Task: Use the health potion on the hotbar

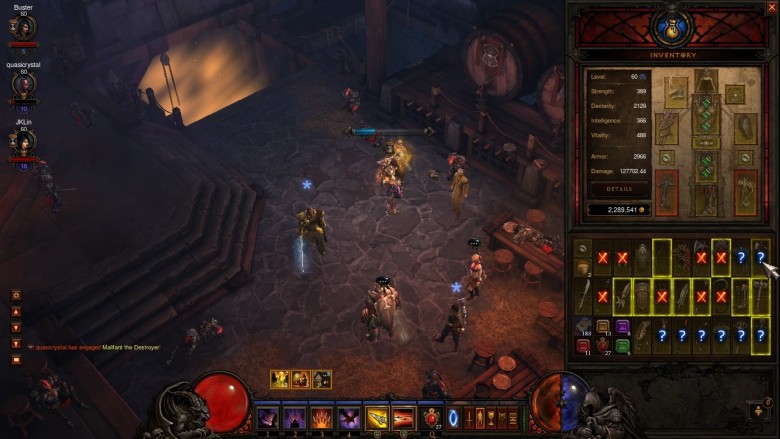Action: [432, 418]
